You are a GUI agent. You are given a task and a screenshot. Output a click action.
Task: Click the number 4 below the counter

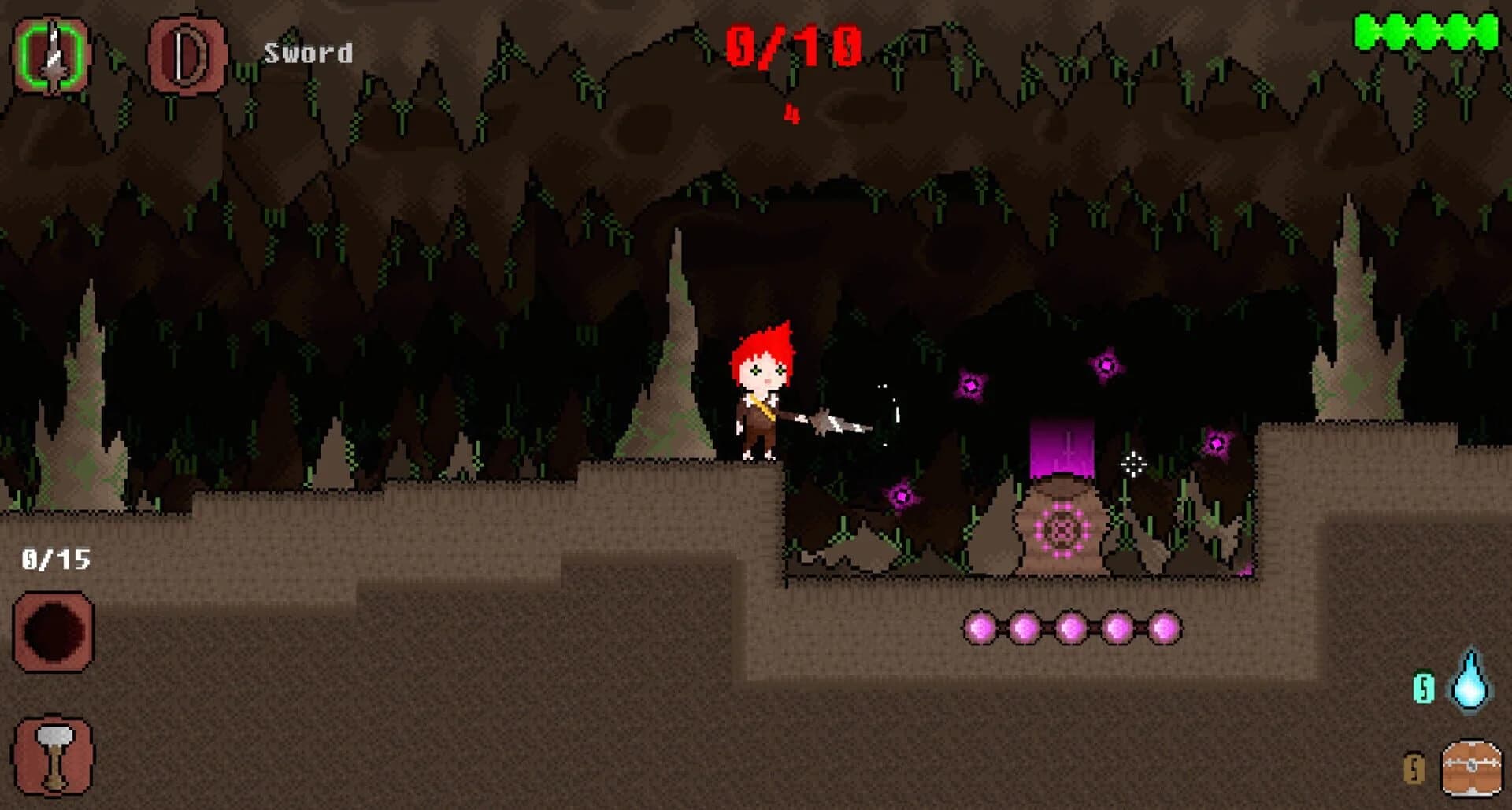click(791, 116)
